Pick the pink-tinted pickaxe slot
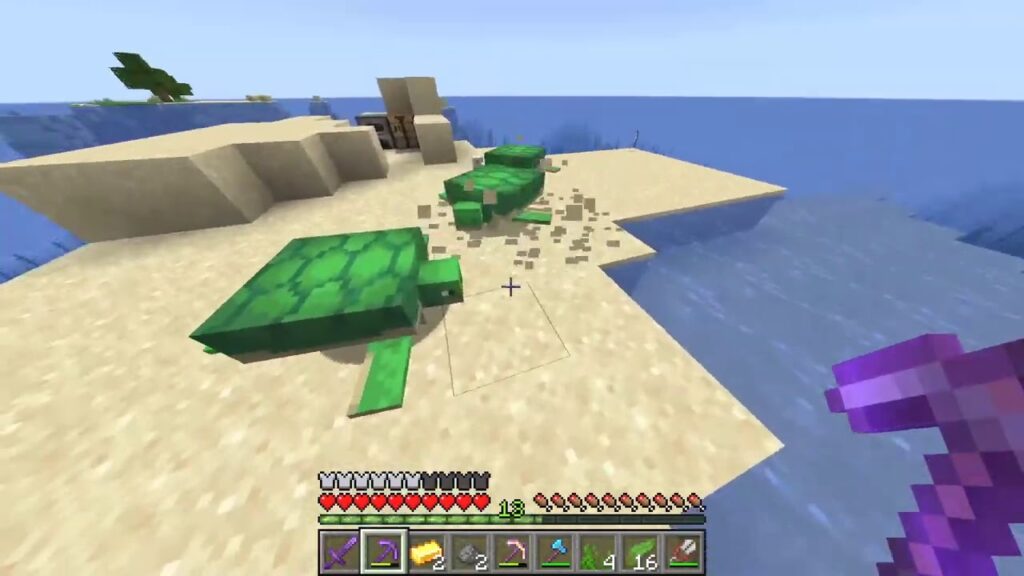 (512, 551)
